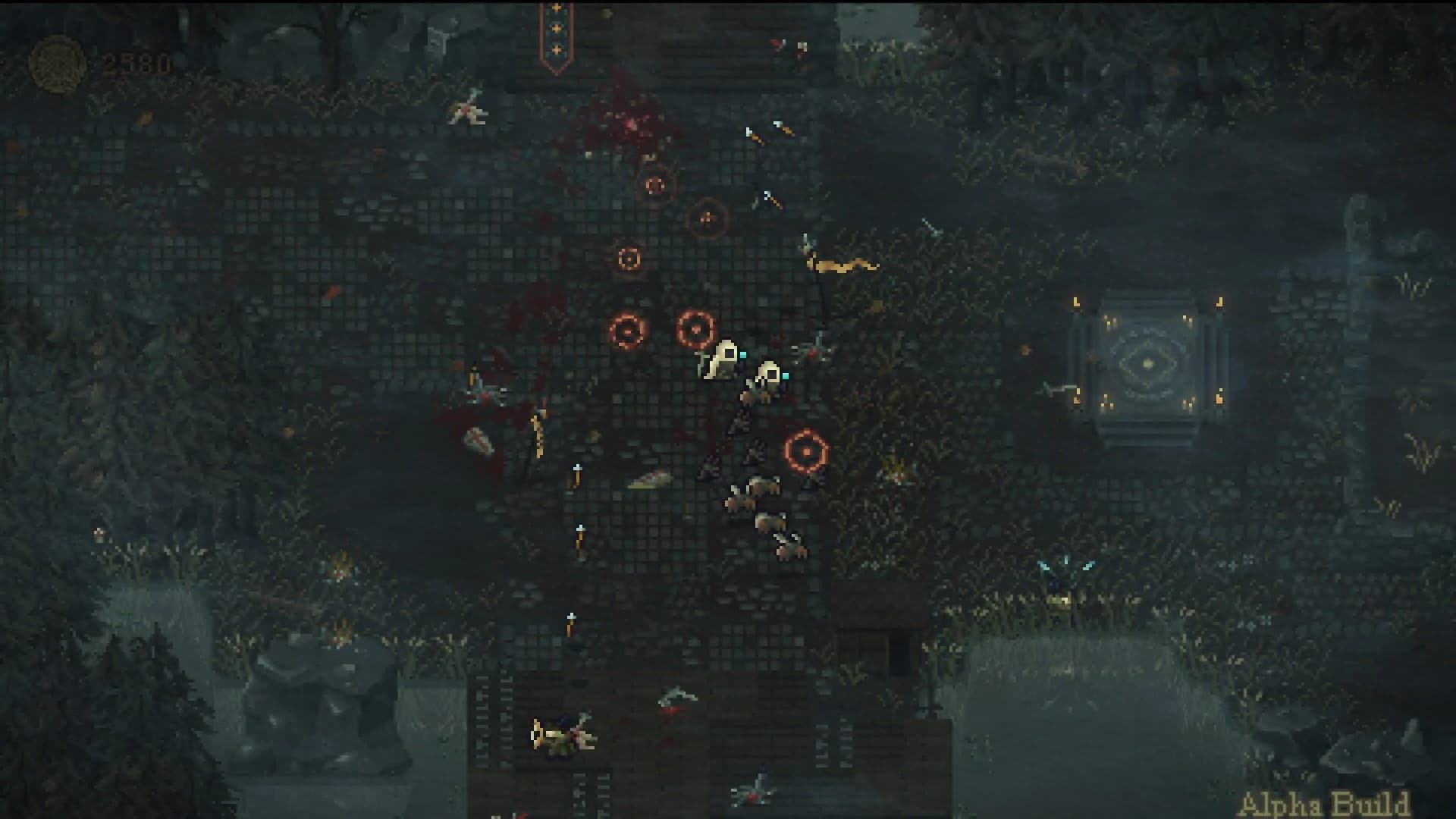
Task: Click the 2580 currency counter
Action: pyautogui.click(x=136, y=62)
